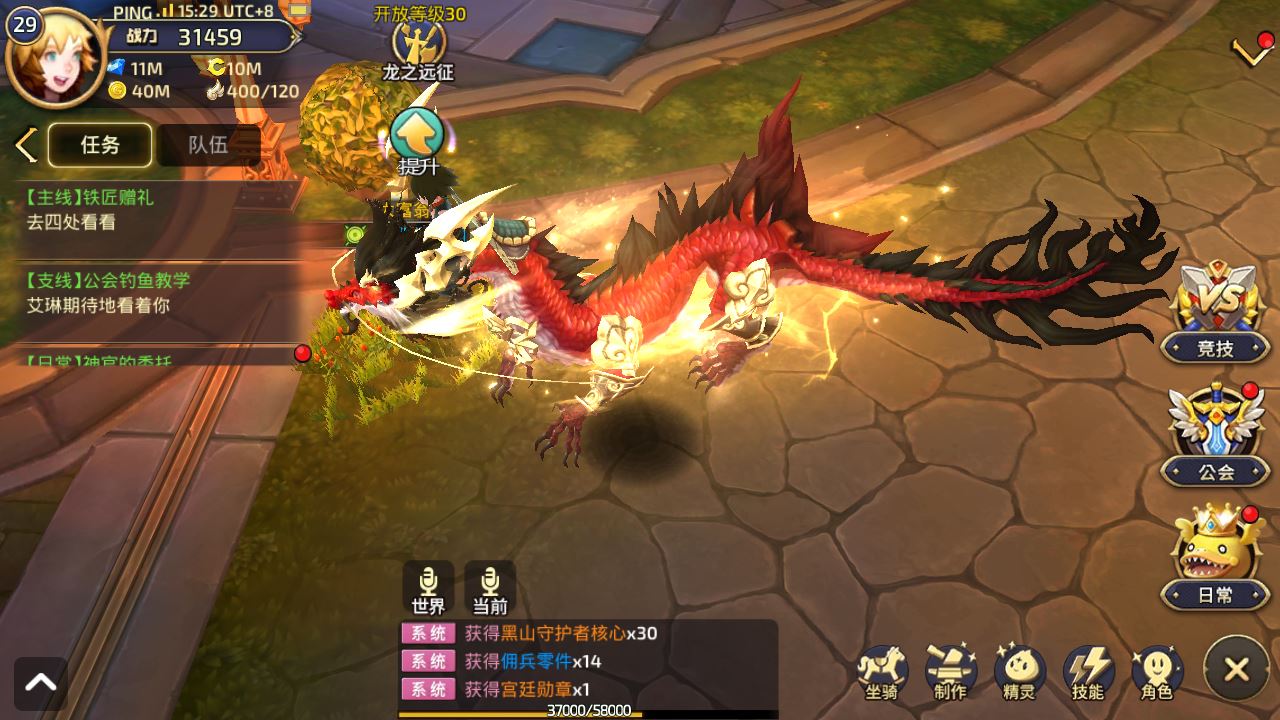The image size is (1280, 720).
Task: Open the 制作 crafting menu
Action: 950,670
